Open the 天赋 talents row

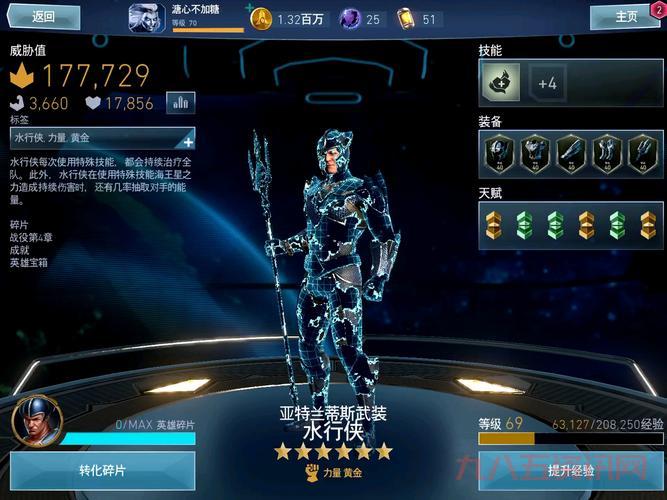(569, 224)
